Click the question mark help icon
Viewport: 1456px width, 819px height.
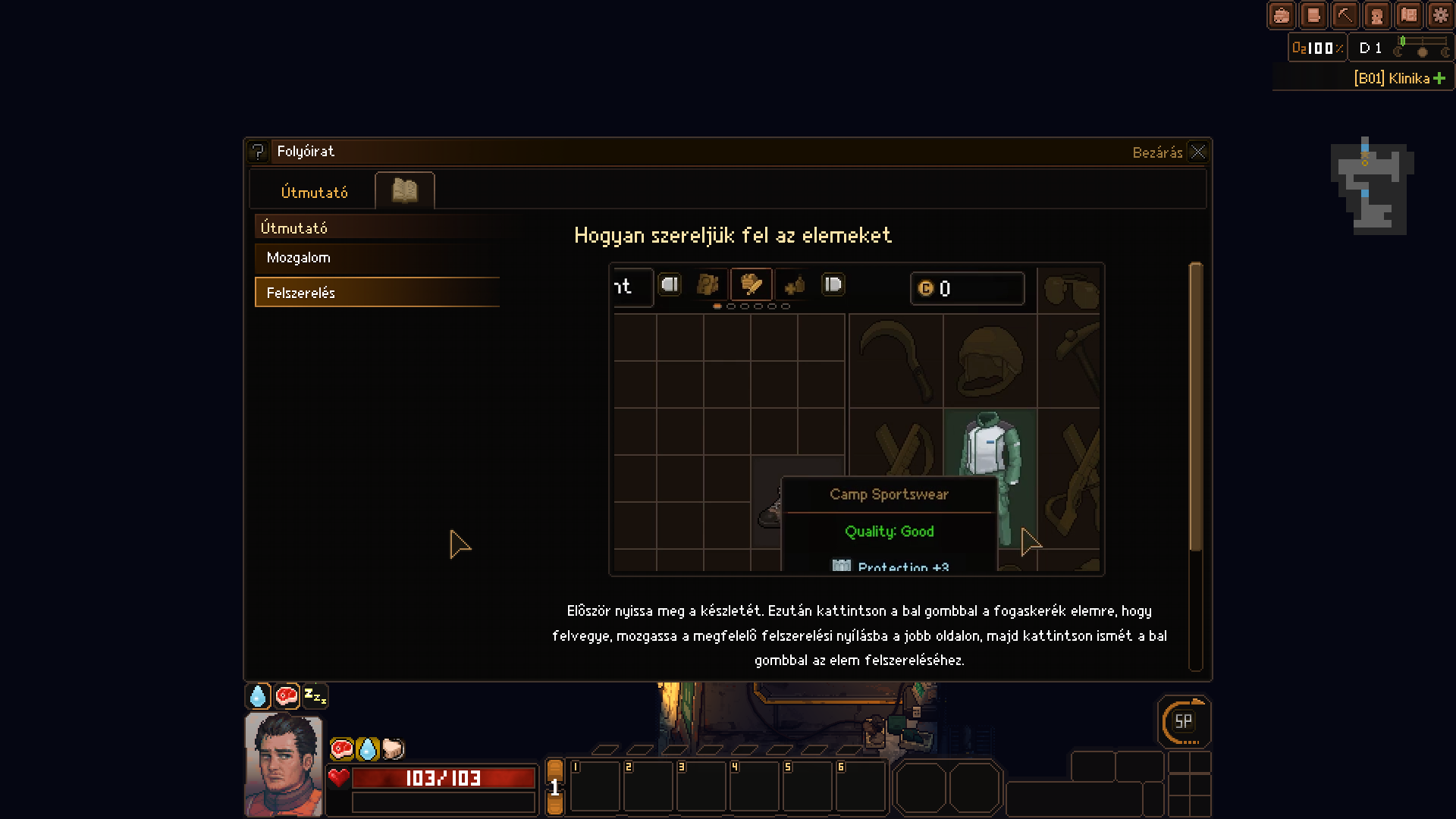pos(258,152)
